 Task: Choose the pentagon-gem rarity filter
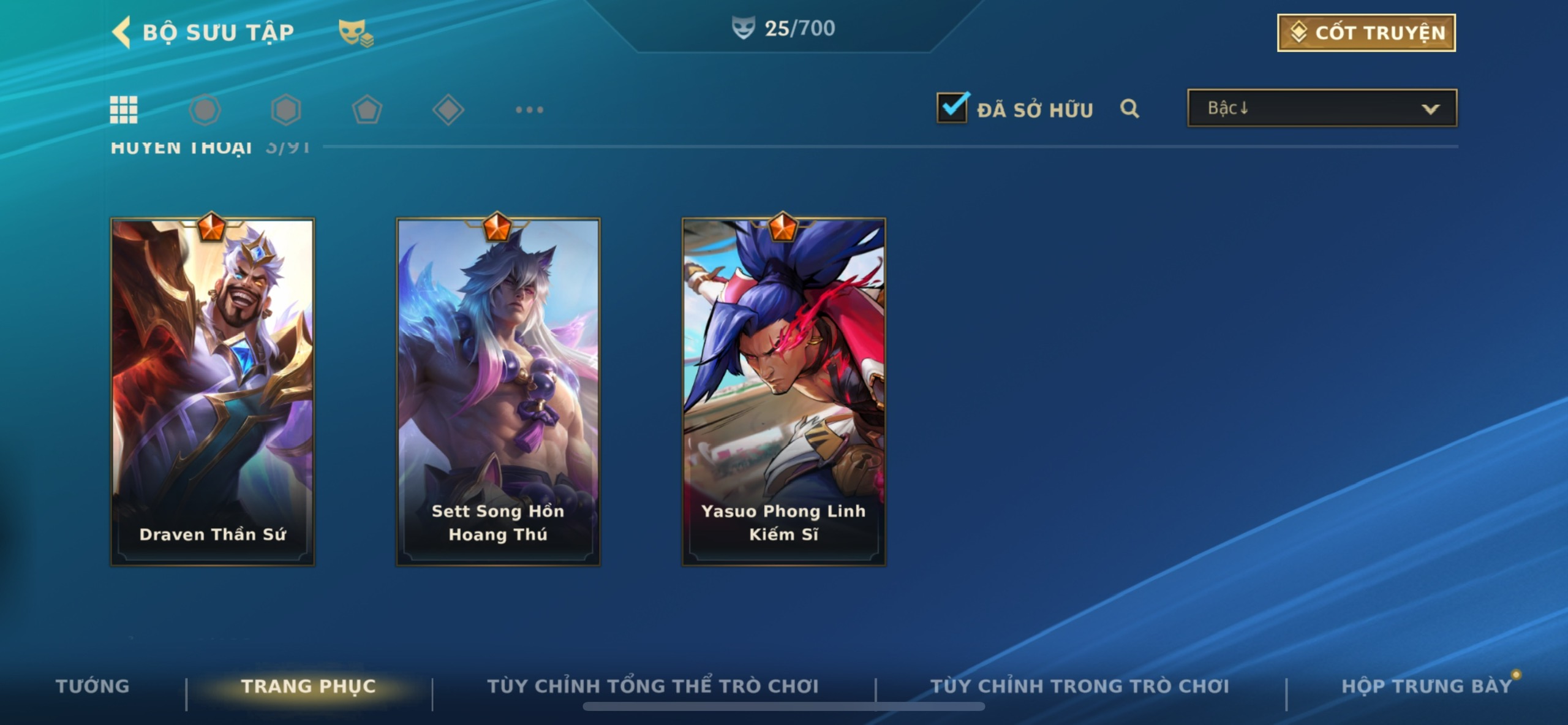[x=367, y=110]
